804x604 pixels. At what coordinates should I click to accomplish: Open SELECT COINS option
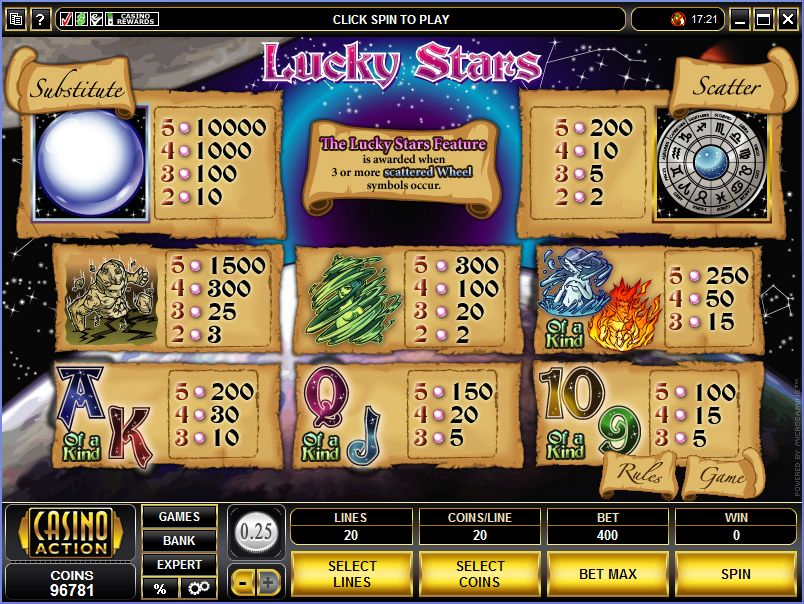point(480,574)
